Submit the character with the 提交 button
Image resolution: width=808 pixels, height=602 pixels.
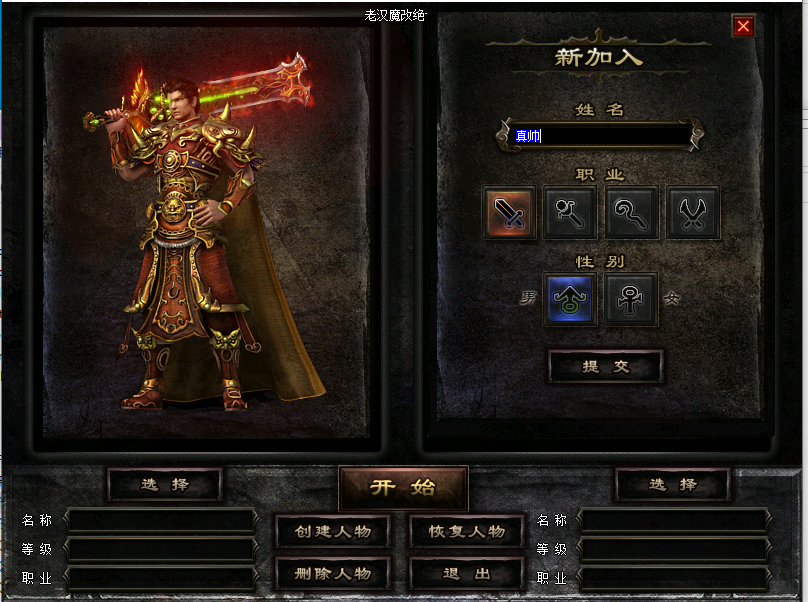605,367
